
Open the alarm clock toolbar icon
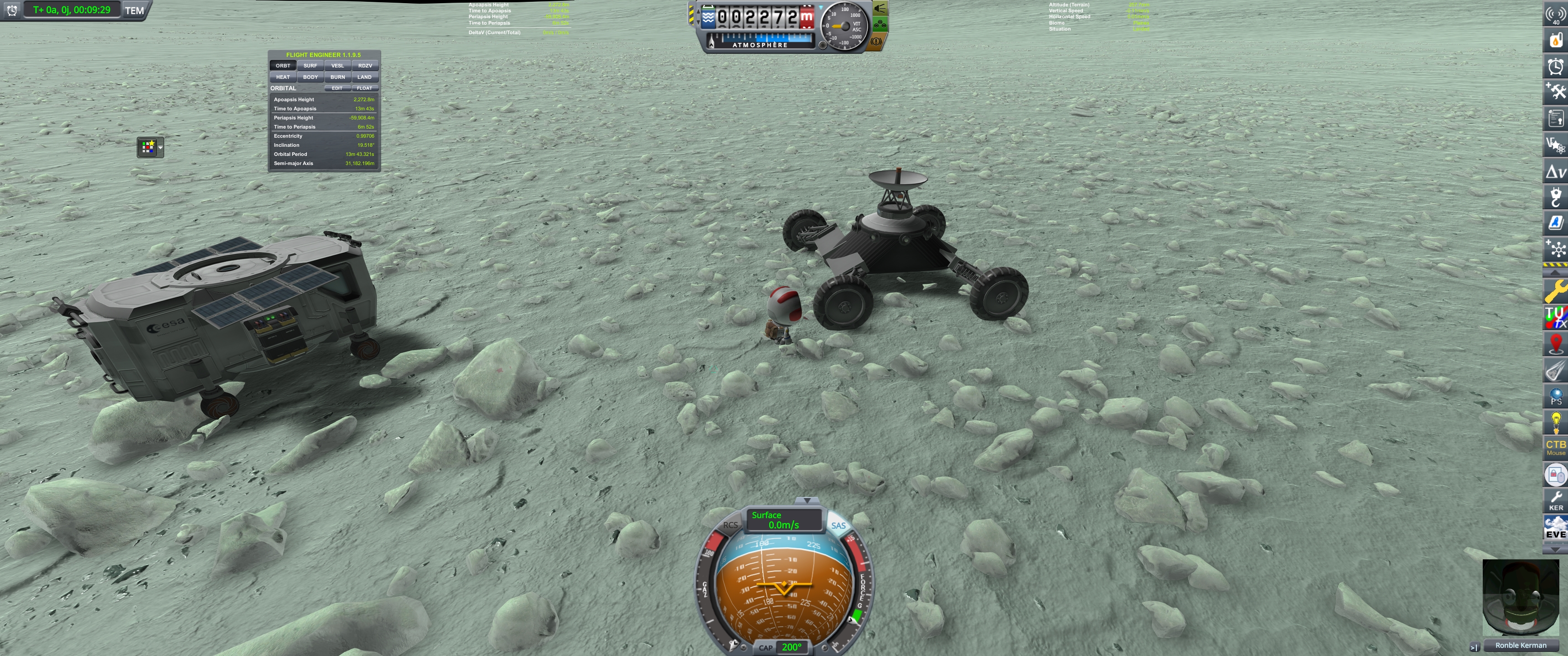[1555, 67]
